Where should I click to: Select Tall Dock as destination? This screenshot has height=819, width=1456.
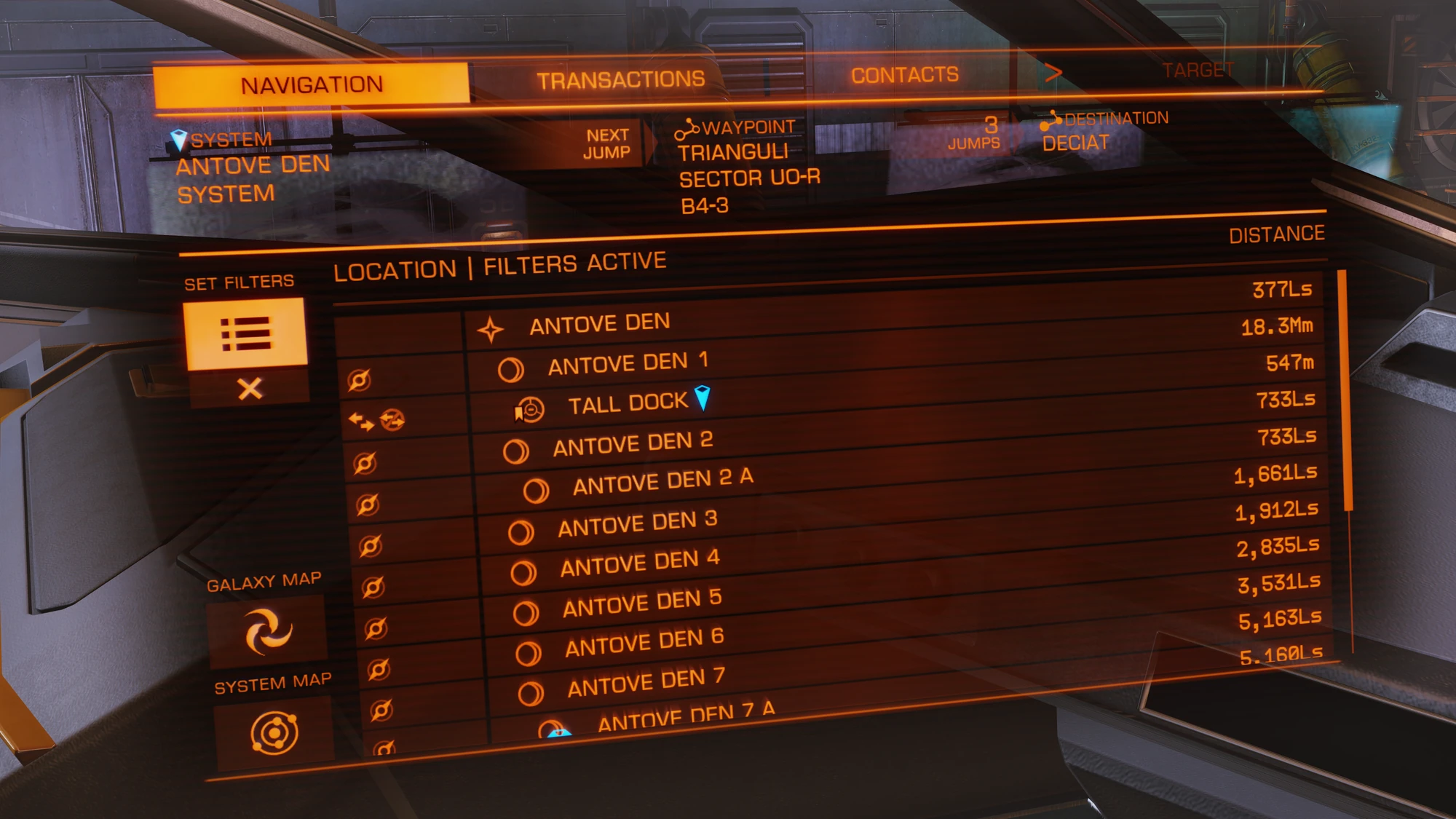(628, 403)
